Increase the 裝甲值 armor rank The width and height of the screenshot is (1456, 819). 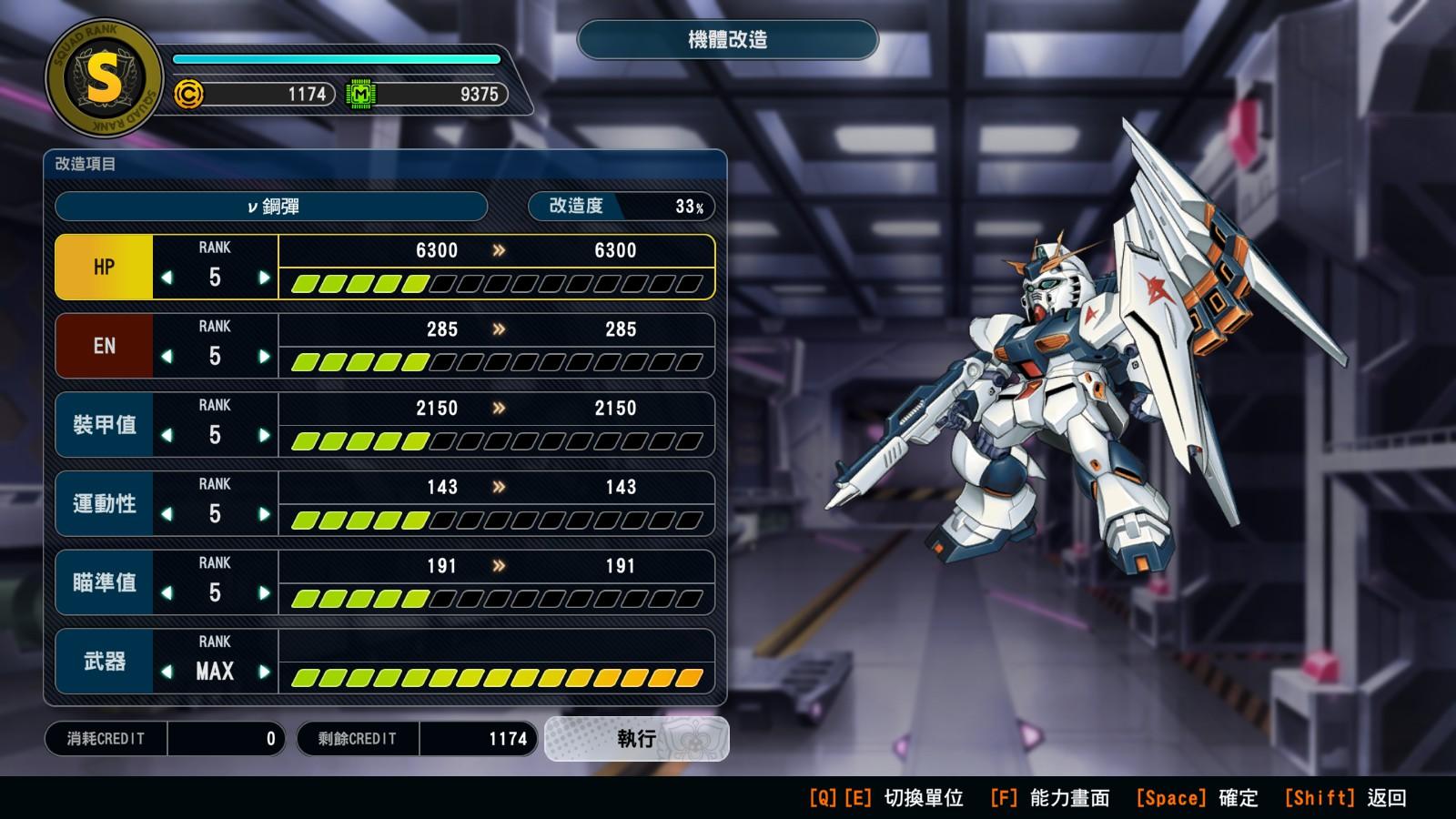coord(264,435)
